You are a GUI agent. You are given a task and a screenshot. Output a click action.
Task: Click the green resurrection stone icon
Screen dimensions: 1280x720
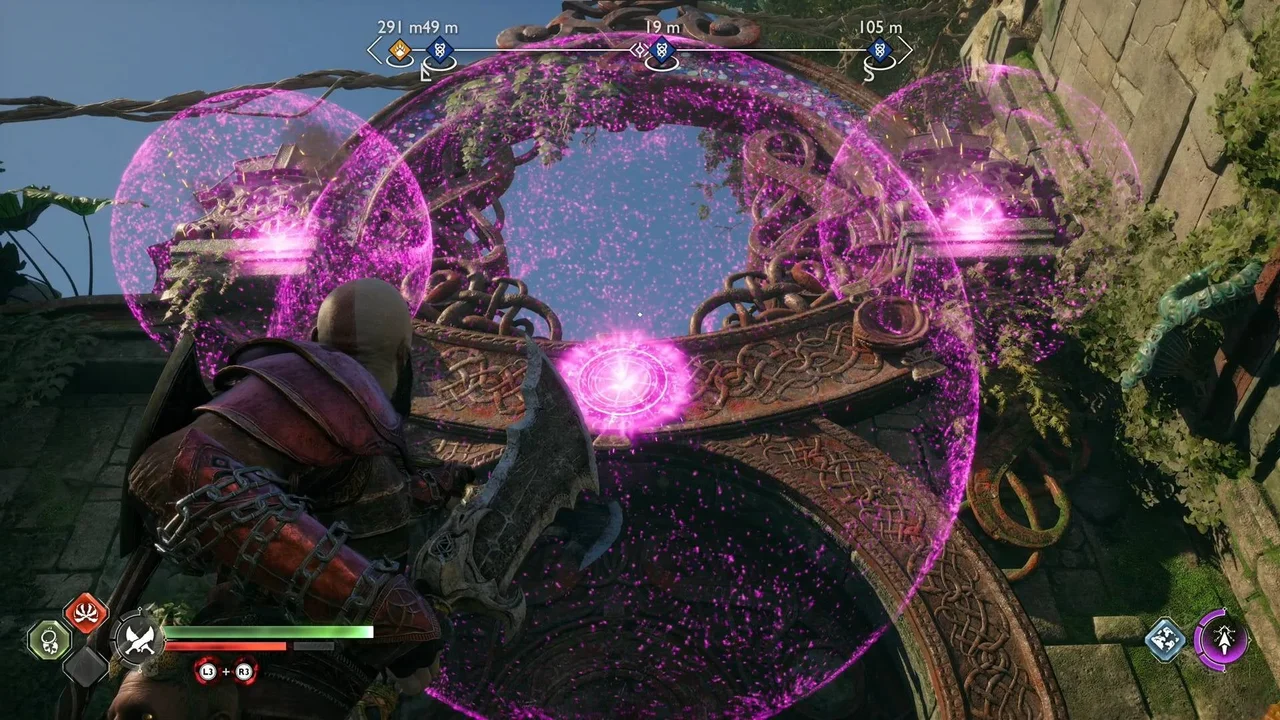pos(48,639)
